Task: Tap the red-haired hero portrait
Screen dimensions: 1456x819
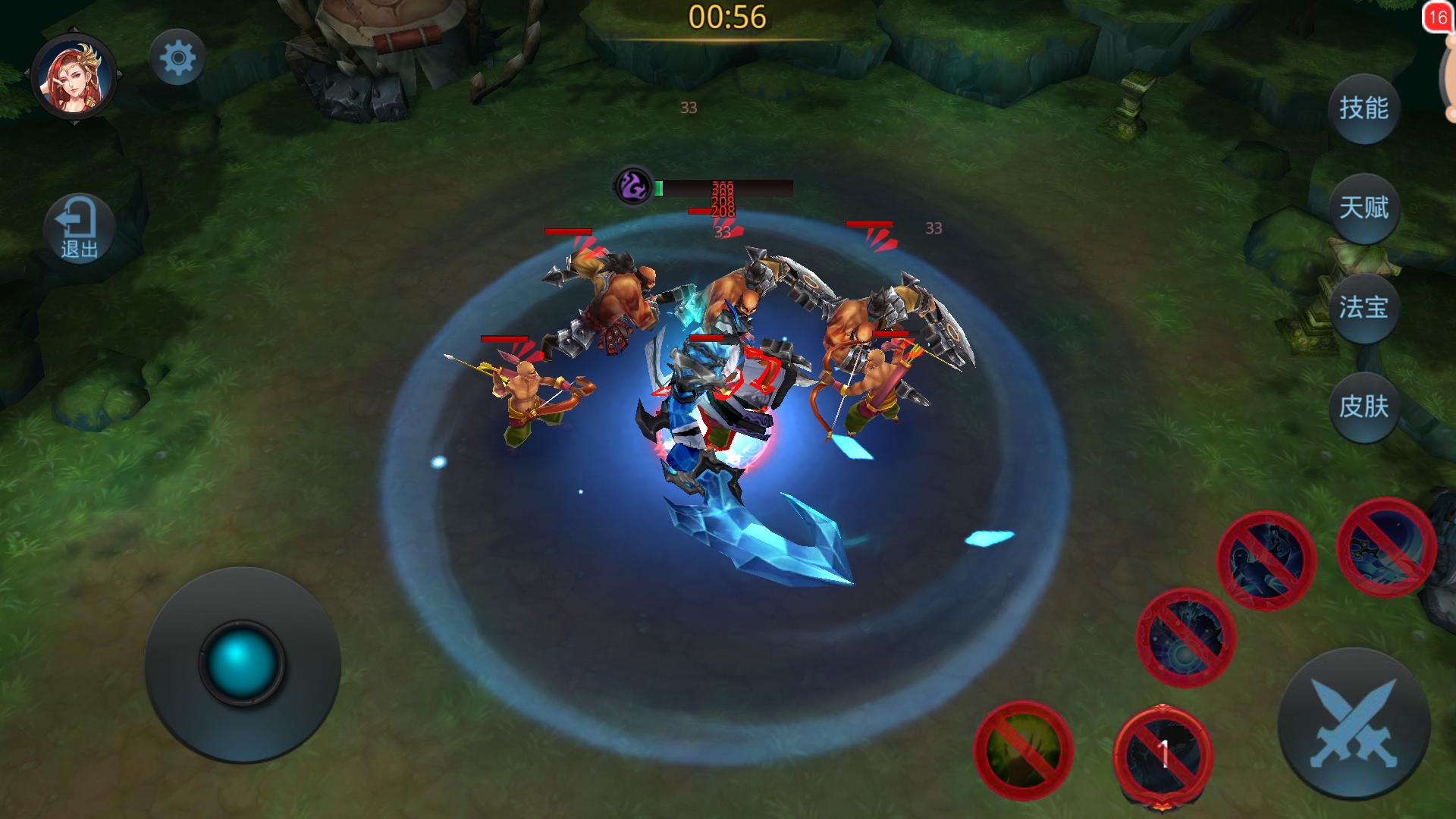Action: (x=74, y=77)
